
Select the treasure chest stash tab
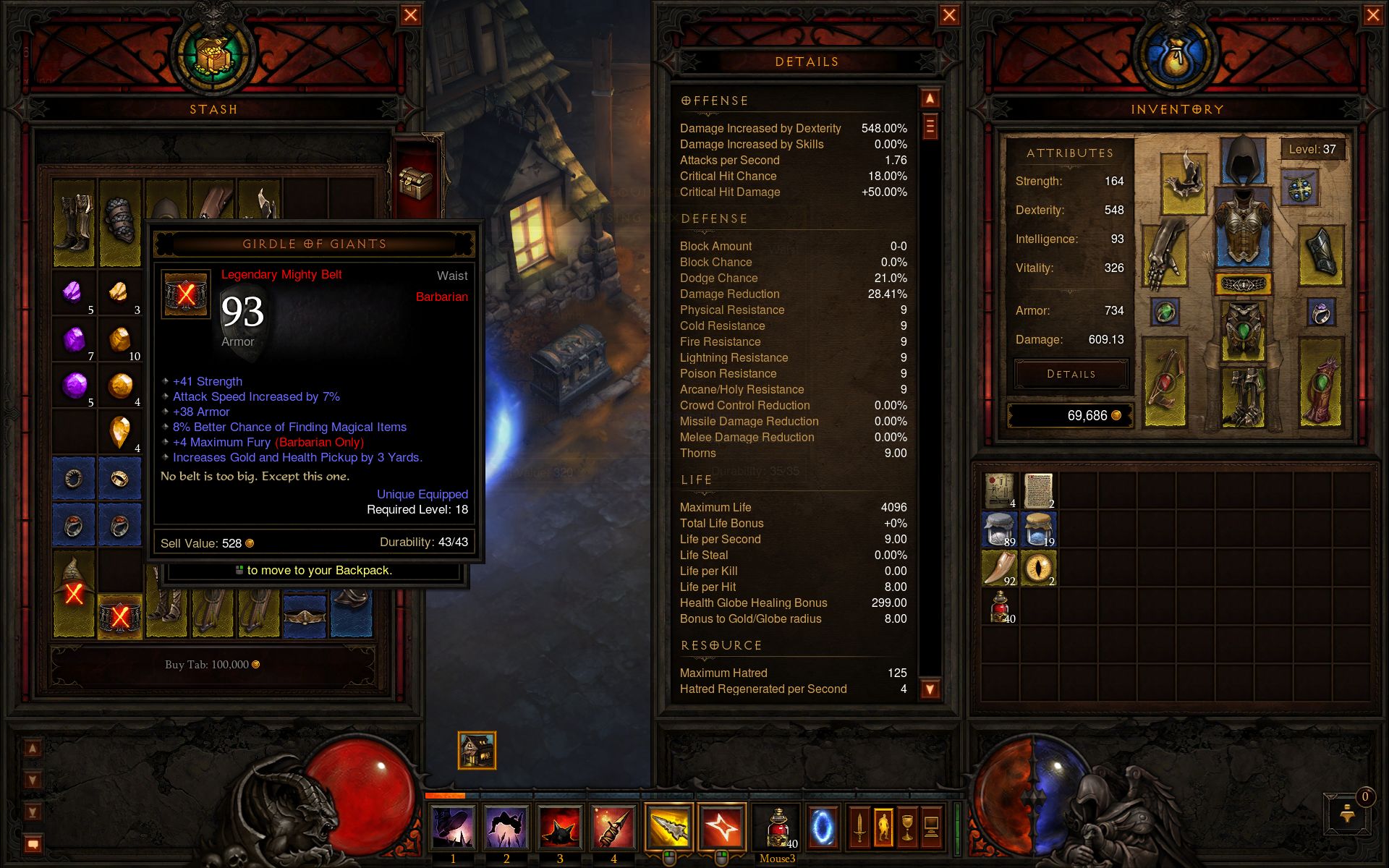coord(416,181)
